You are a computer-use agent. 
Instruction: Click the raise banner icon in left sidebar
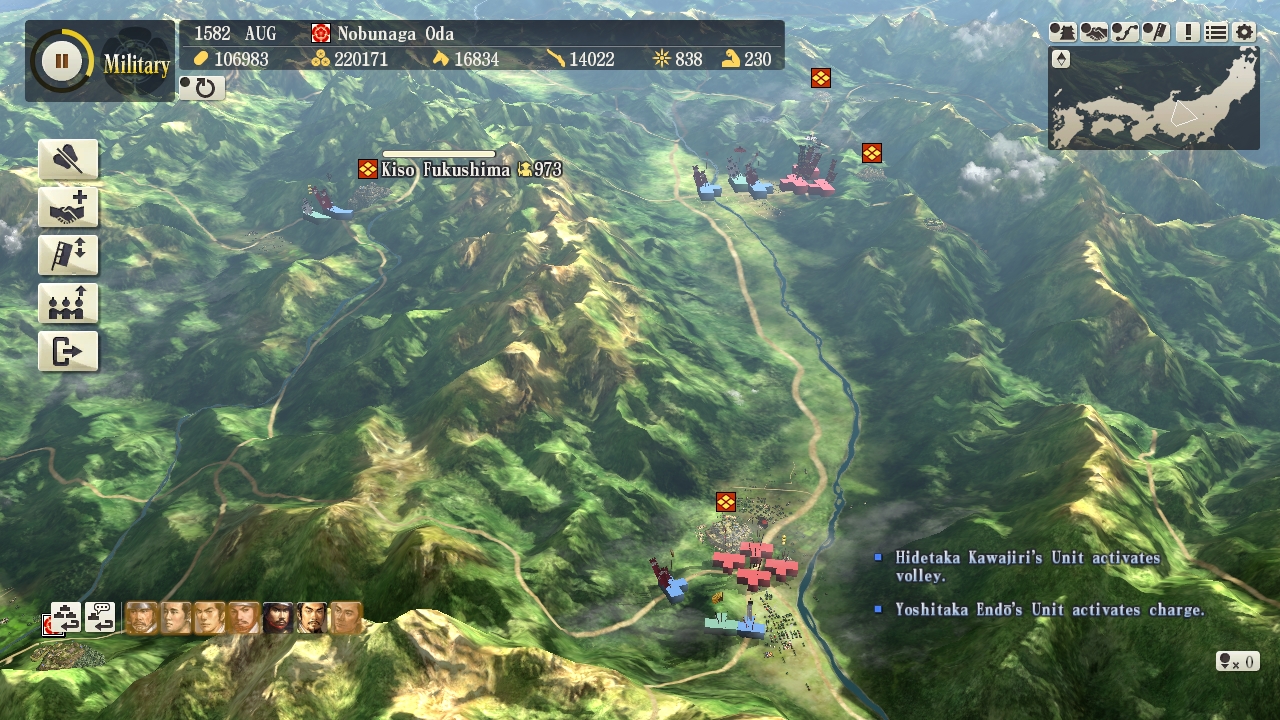coord(68,255)
